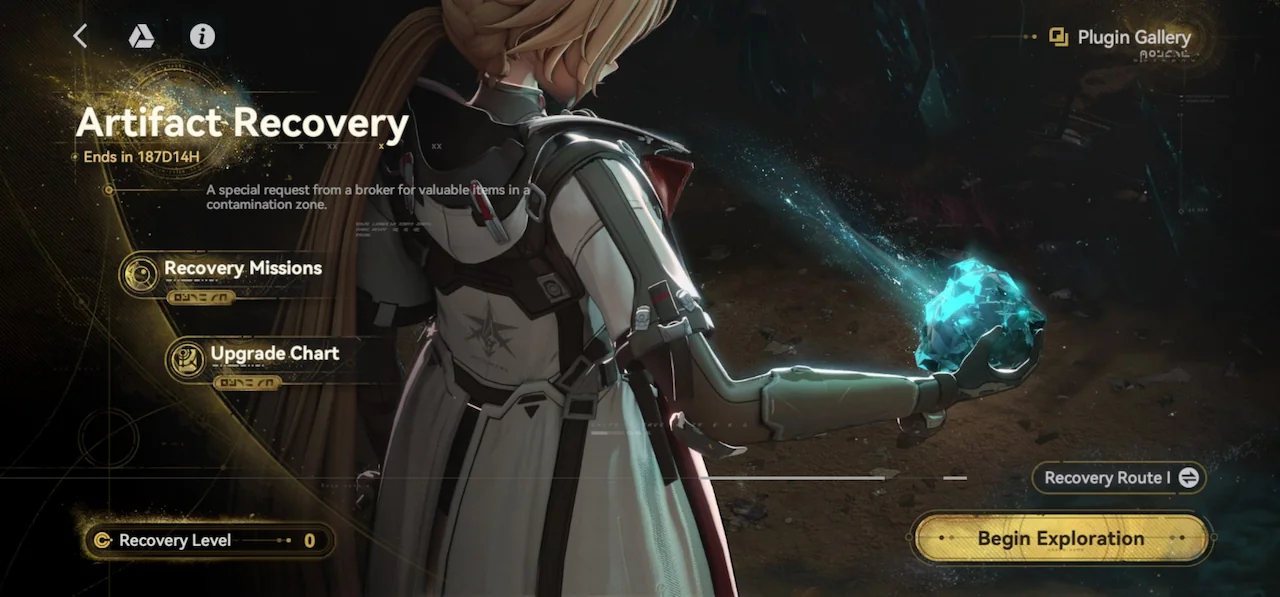Click the triangular home icon
The height and width of the screenshot is (597, 1280).
[141, 37]
